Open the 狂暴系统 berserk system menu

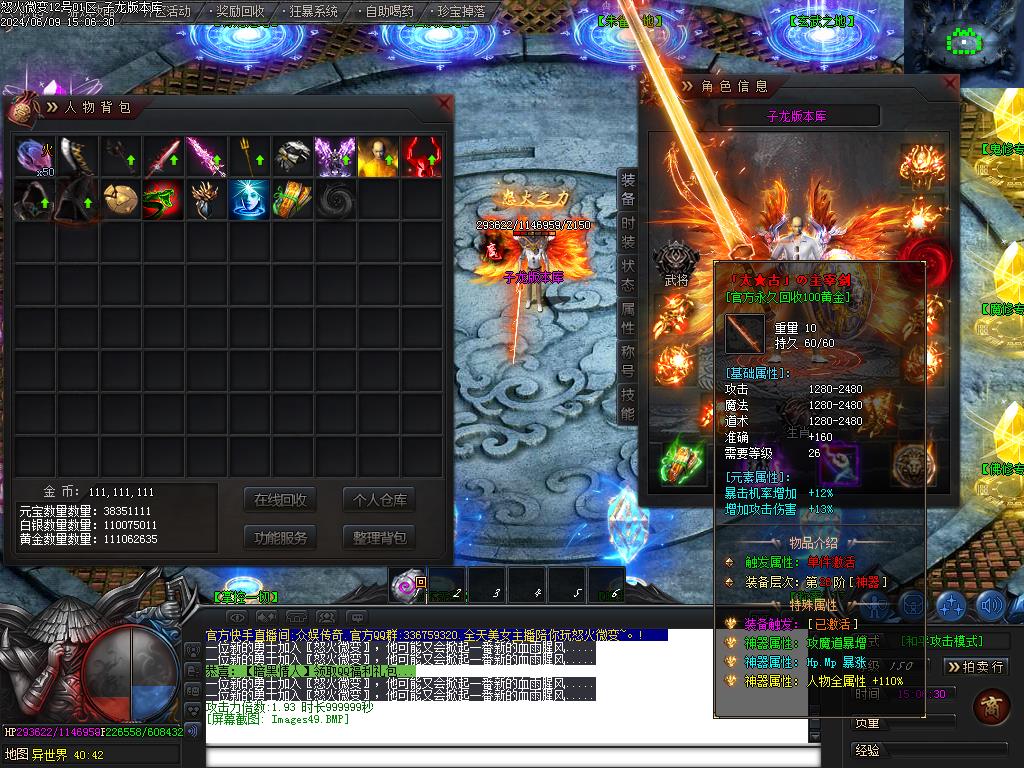click(x=314, y=12)
